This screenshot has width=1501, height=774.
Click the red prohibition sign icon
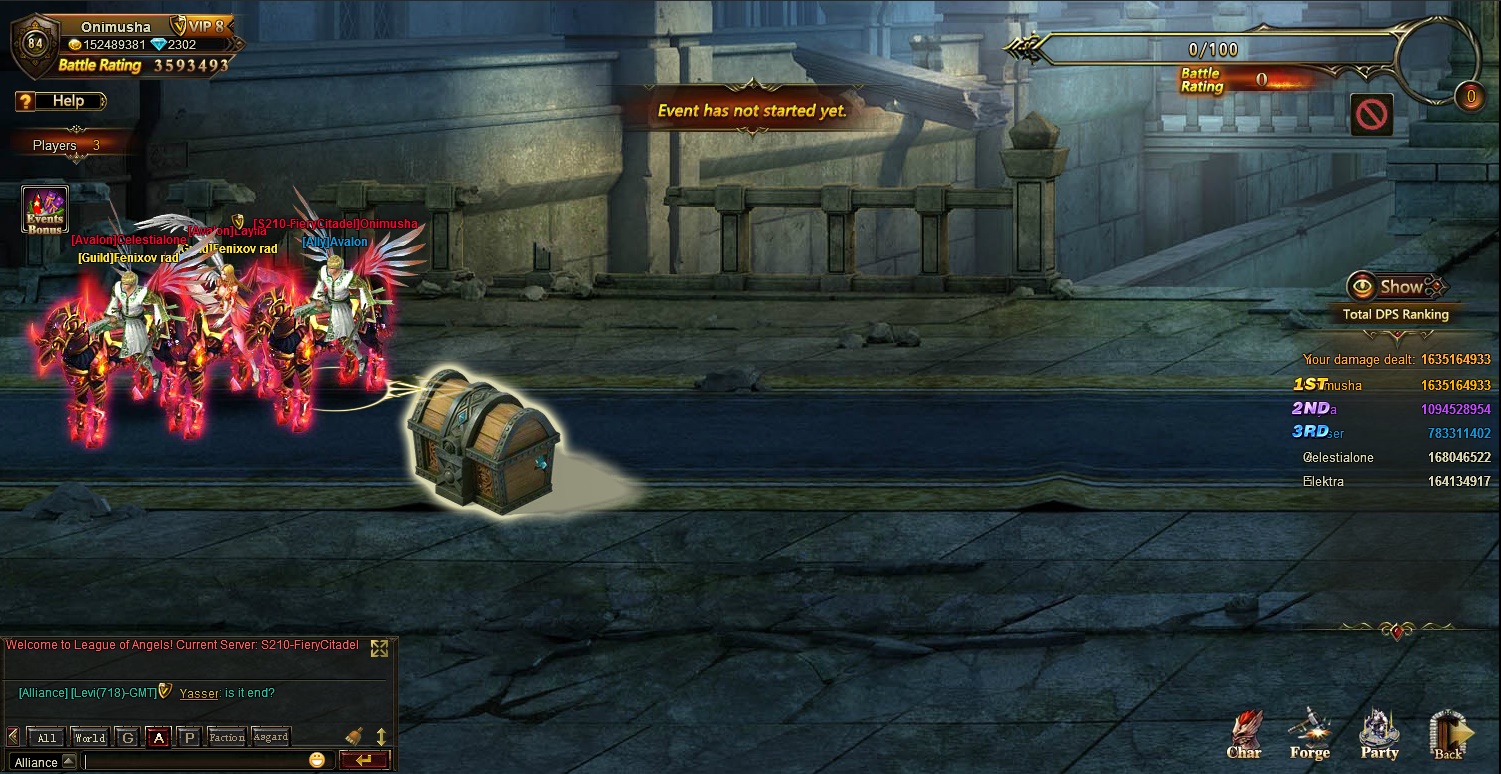1372,115
